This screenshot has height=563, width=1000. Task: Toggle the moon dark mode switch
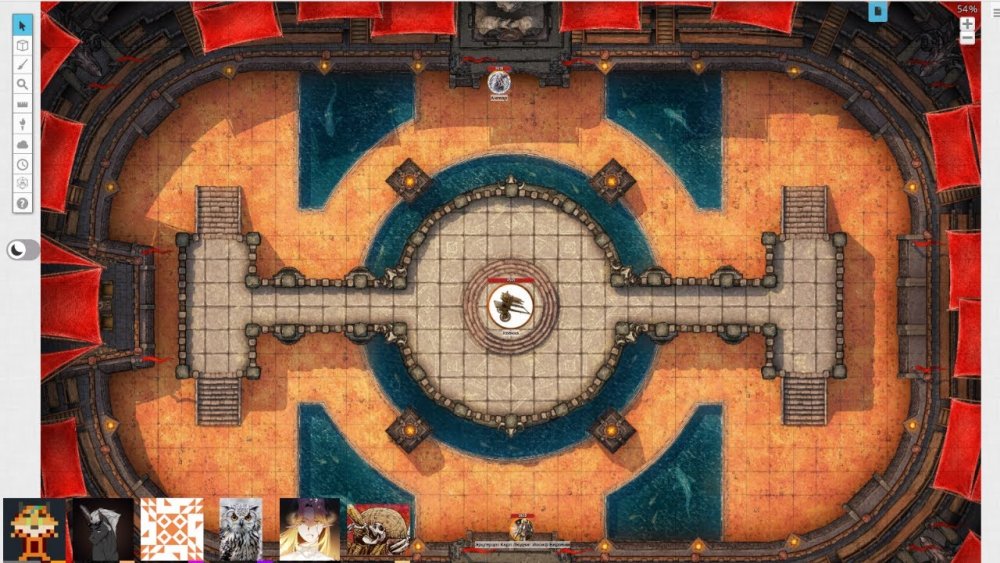pyautogui.click(x=22, y=250)
